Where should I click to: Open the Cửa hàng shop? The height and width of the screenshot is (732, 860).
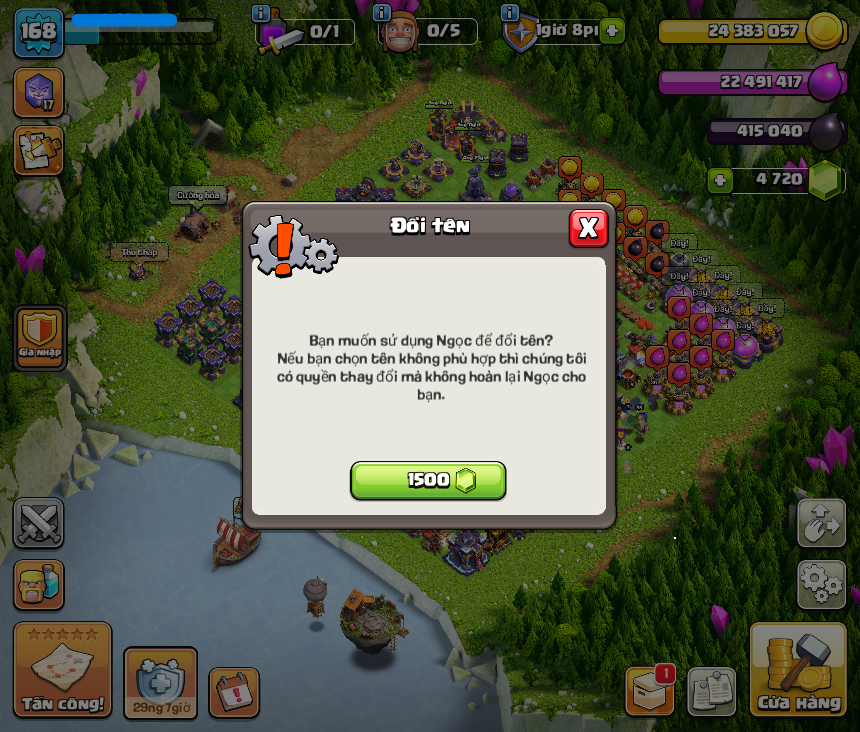pos(798,672)
